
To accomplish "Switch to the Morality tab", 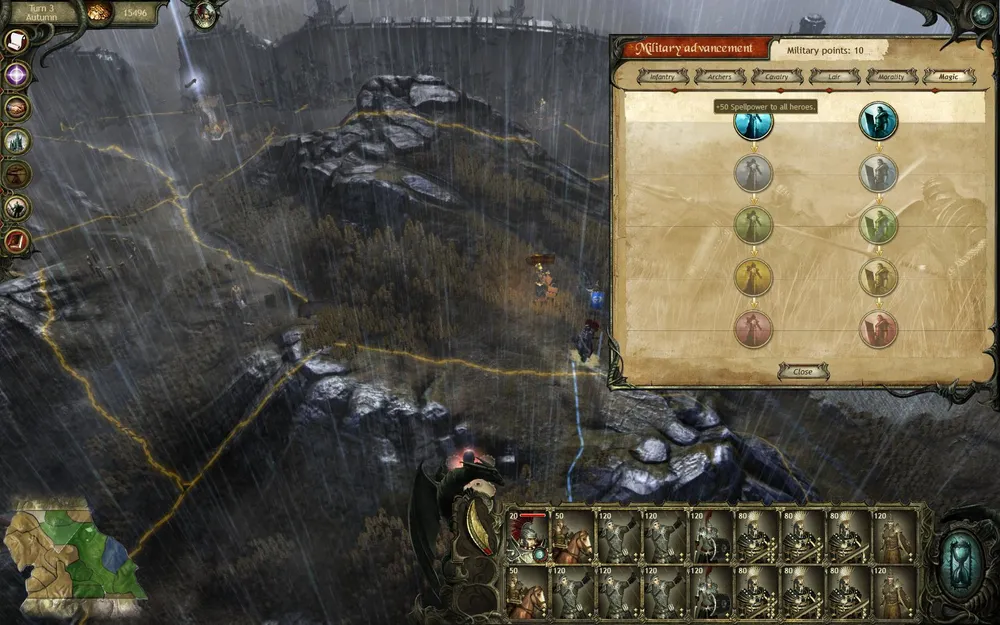I will coord(892,76).
